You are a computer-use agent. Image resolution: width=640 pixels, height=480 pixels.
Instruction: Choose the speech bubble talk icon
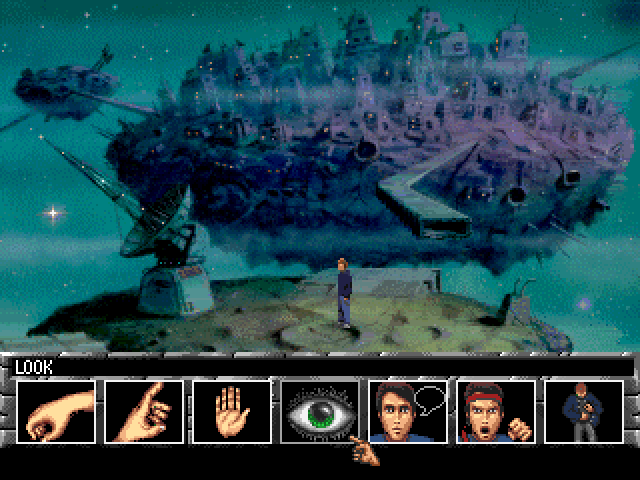(x=408, y=411)
